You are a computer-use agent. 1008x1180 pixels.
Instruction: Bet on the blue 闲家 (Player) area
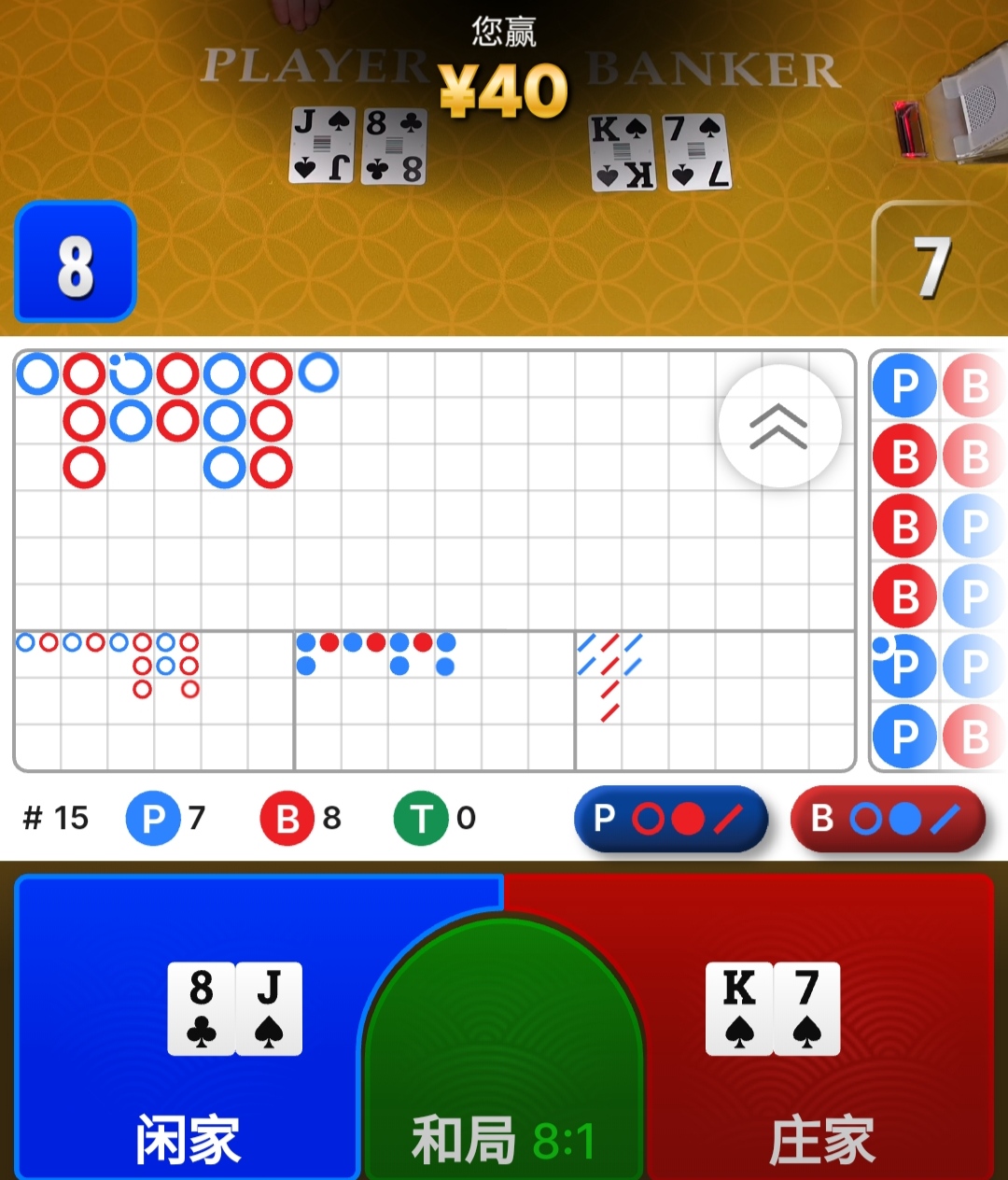187,1027
